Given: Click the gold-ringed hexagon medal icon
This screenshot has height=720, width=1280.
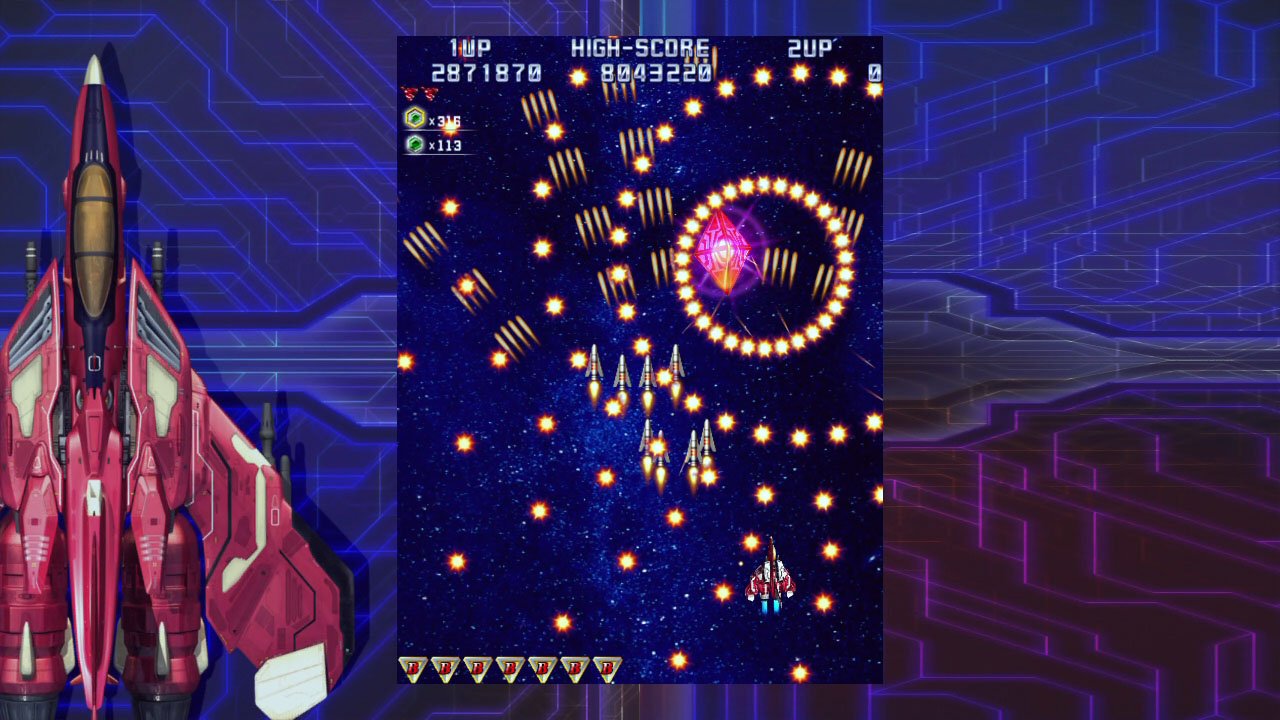Looking at the screenshot, I should 414,119.
